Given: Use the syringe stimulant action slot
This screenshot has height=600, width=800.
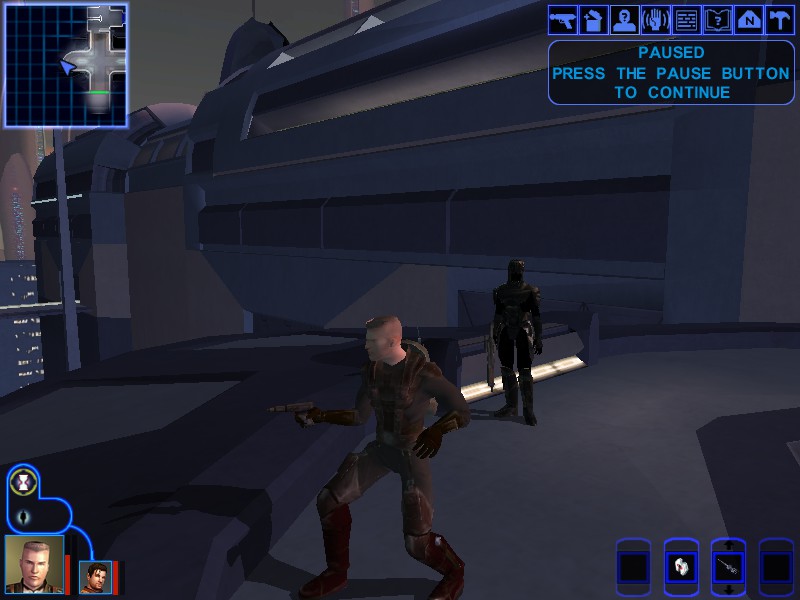Looking at the screenshot, I should pyautogui.click(x=728, y=568).
